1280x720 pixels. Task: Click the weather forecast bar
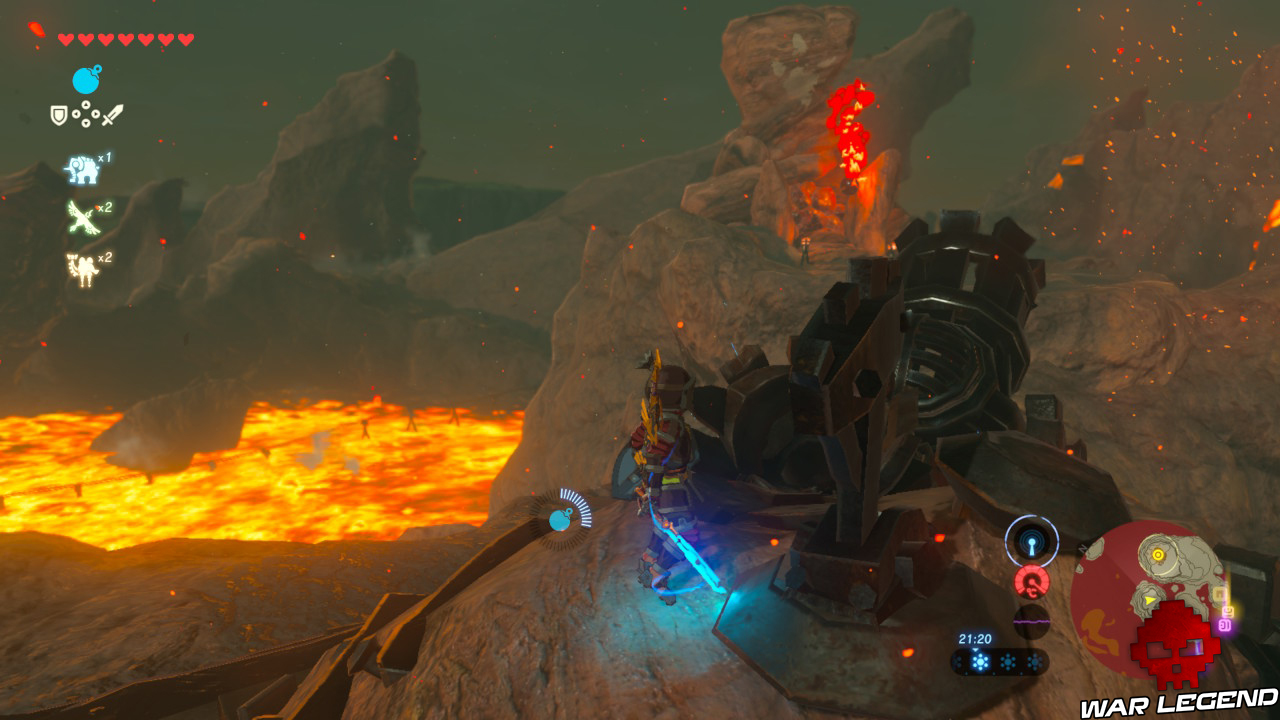point(999,662)
